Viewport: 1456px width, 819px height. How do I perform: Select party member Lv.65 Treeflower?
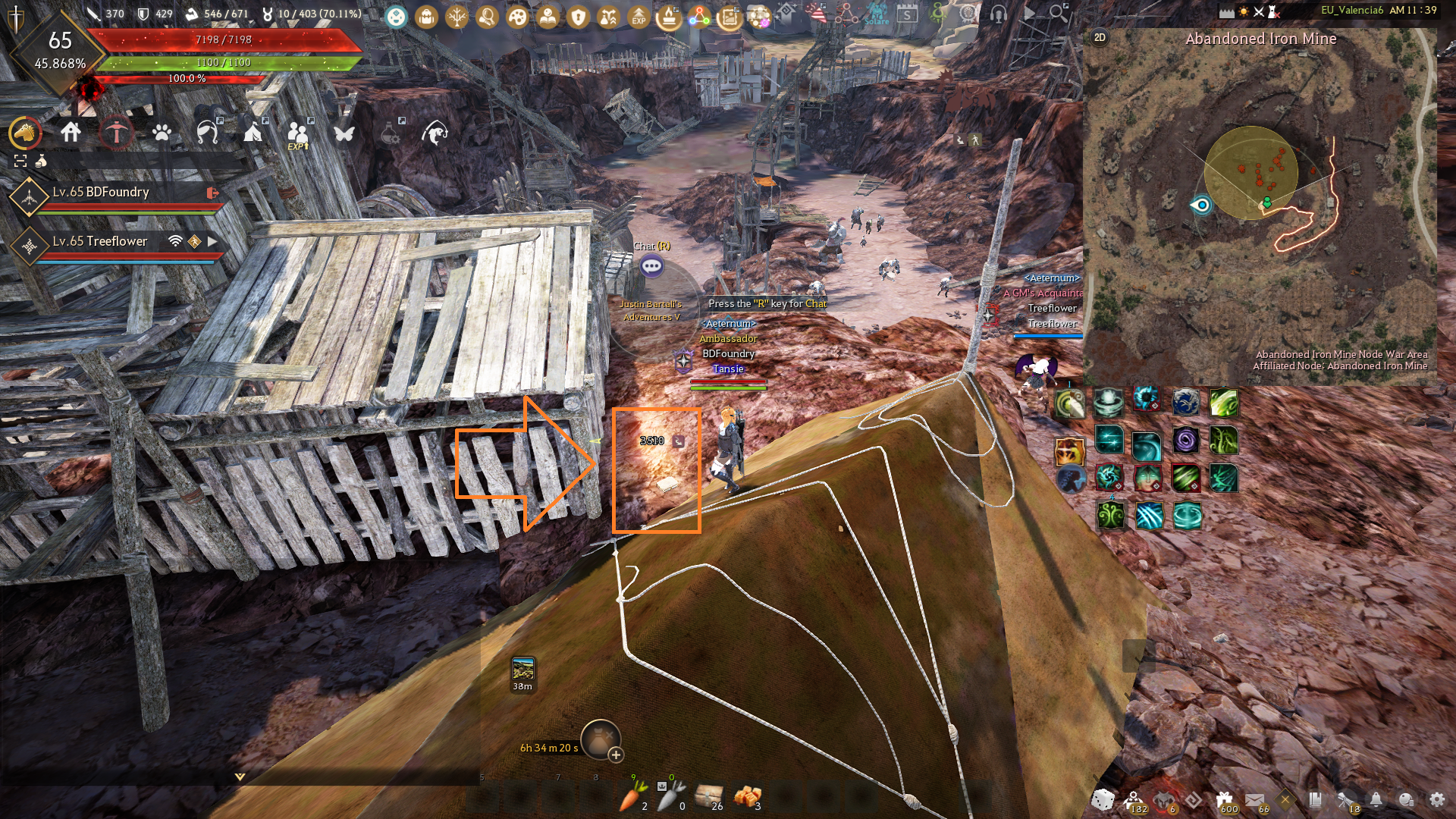(100, 241)
